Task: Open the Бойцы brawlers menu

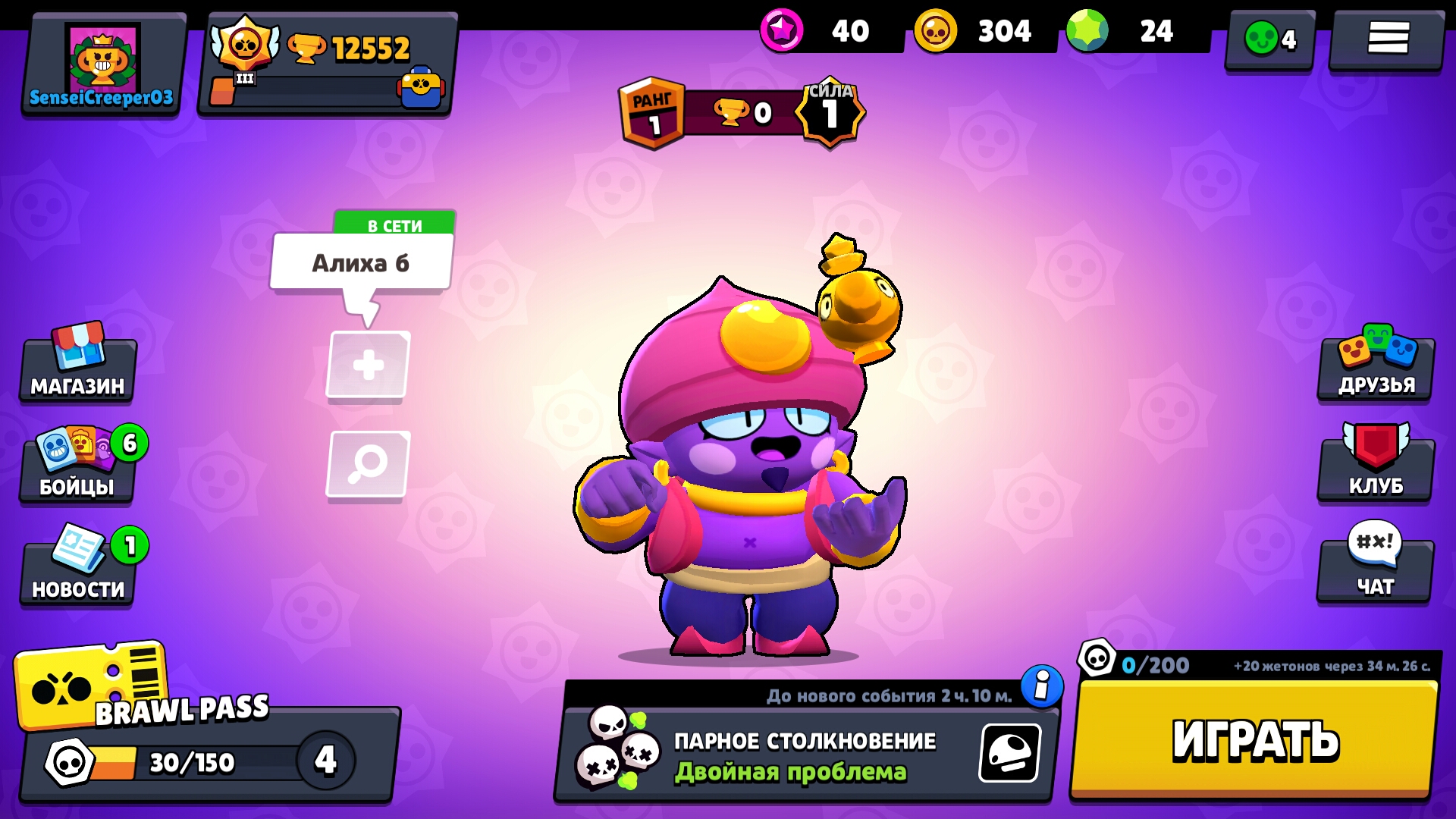Action: coord(76,468)
